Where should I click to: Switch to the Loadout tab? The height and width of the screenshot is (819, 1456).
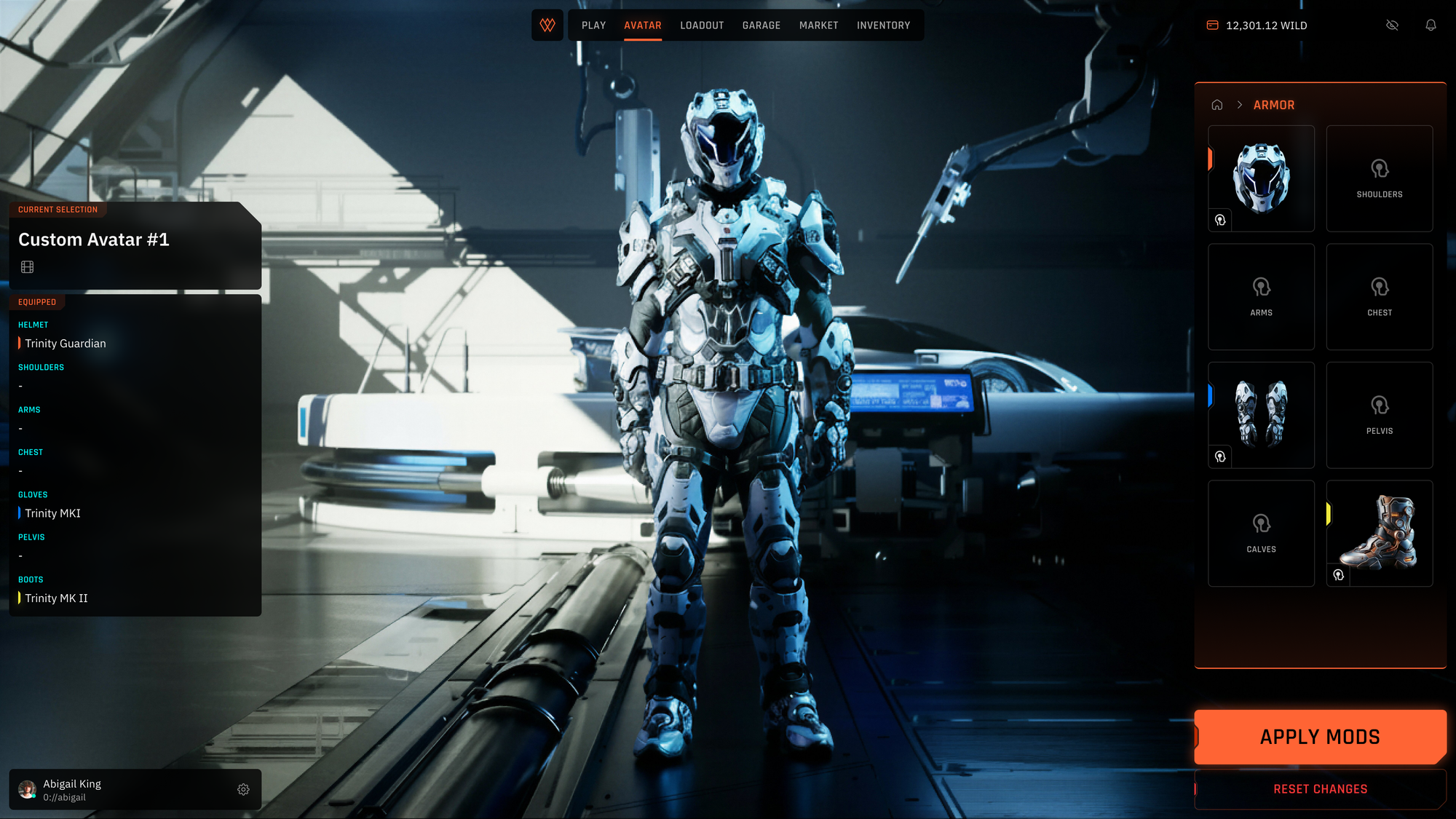(702, 25)
